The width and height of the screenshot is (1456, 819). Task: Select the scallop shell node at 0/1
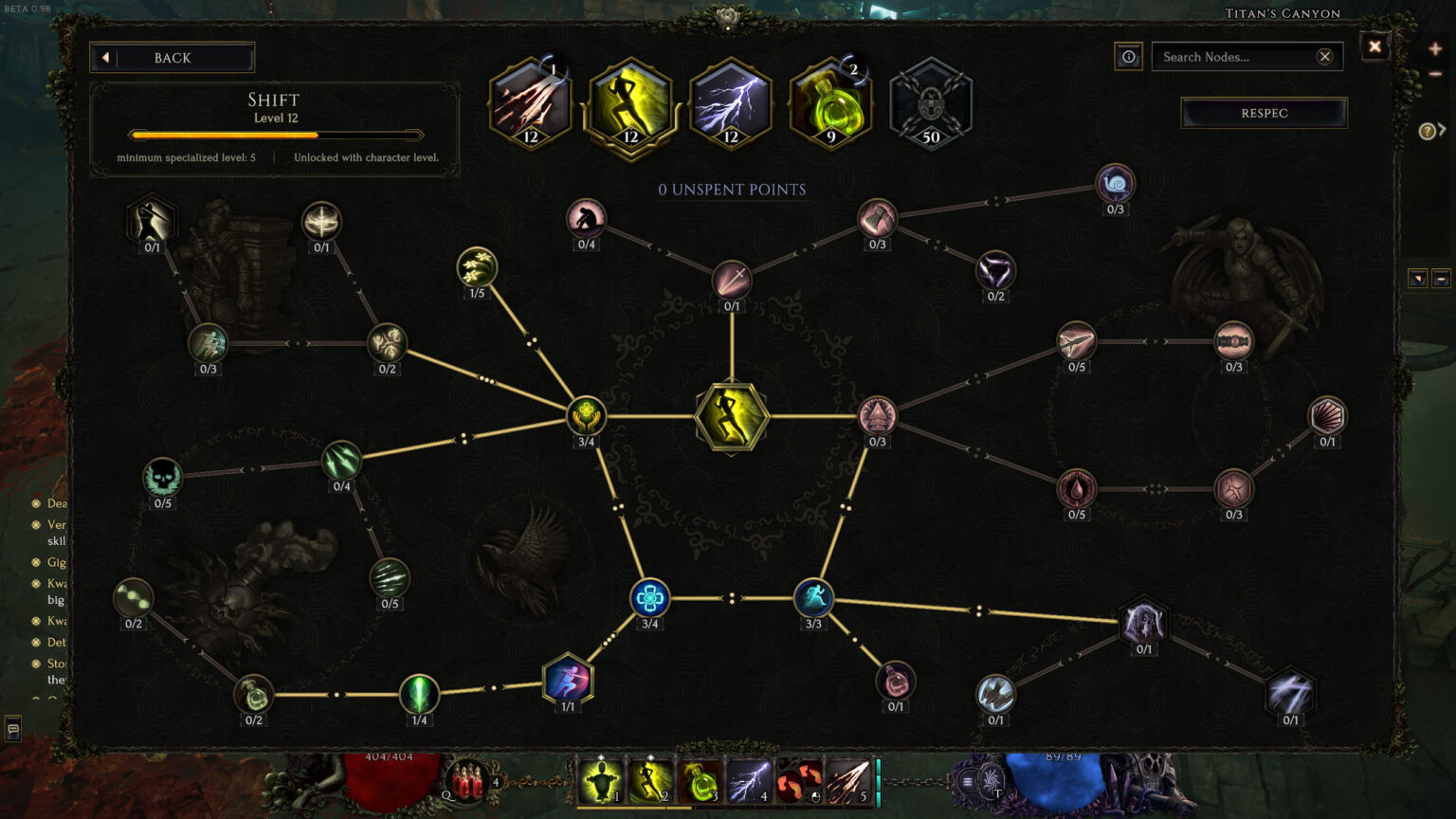tap(1327, 415)
